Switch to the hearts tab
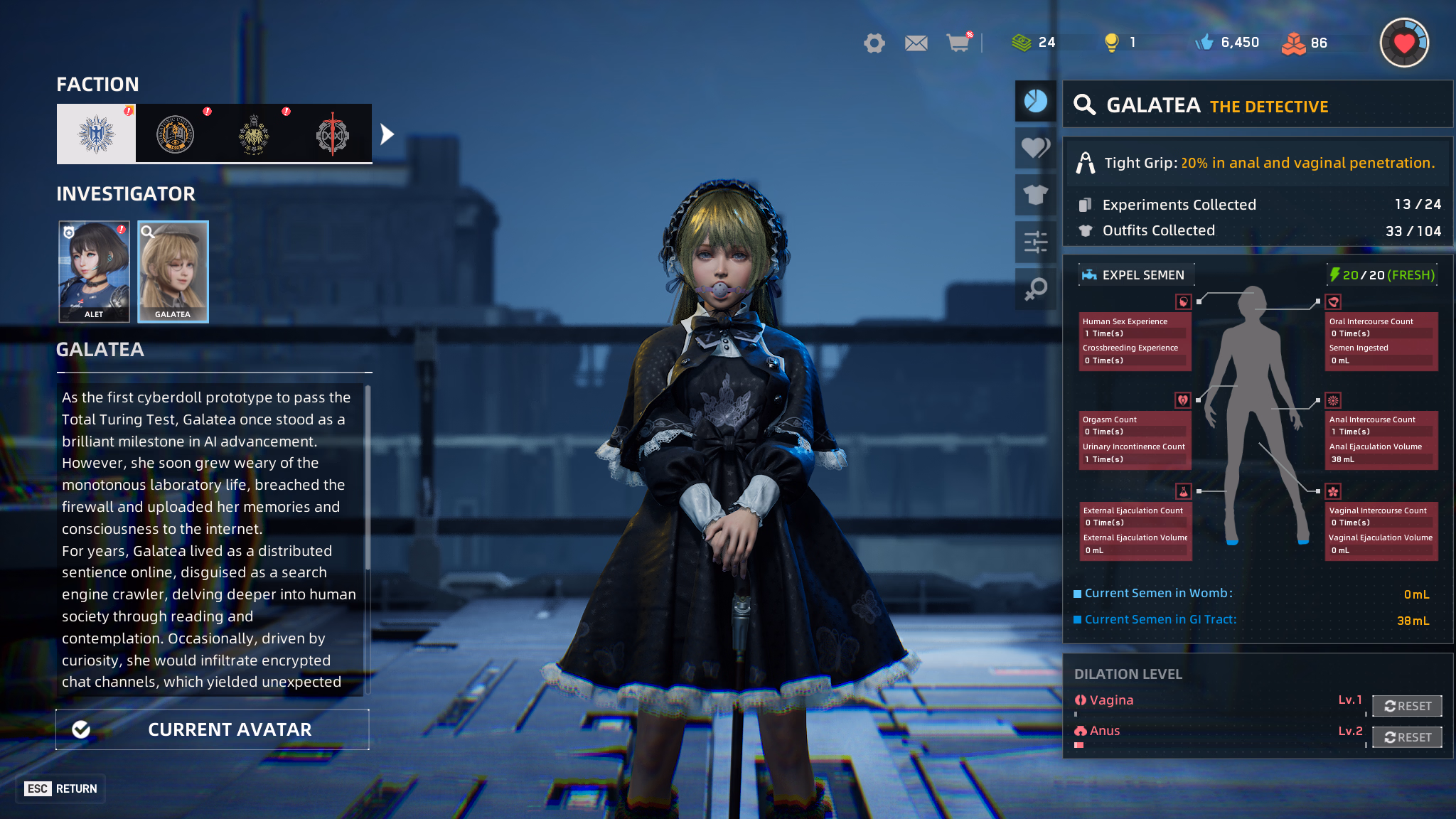 (1035, 147)
